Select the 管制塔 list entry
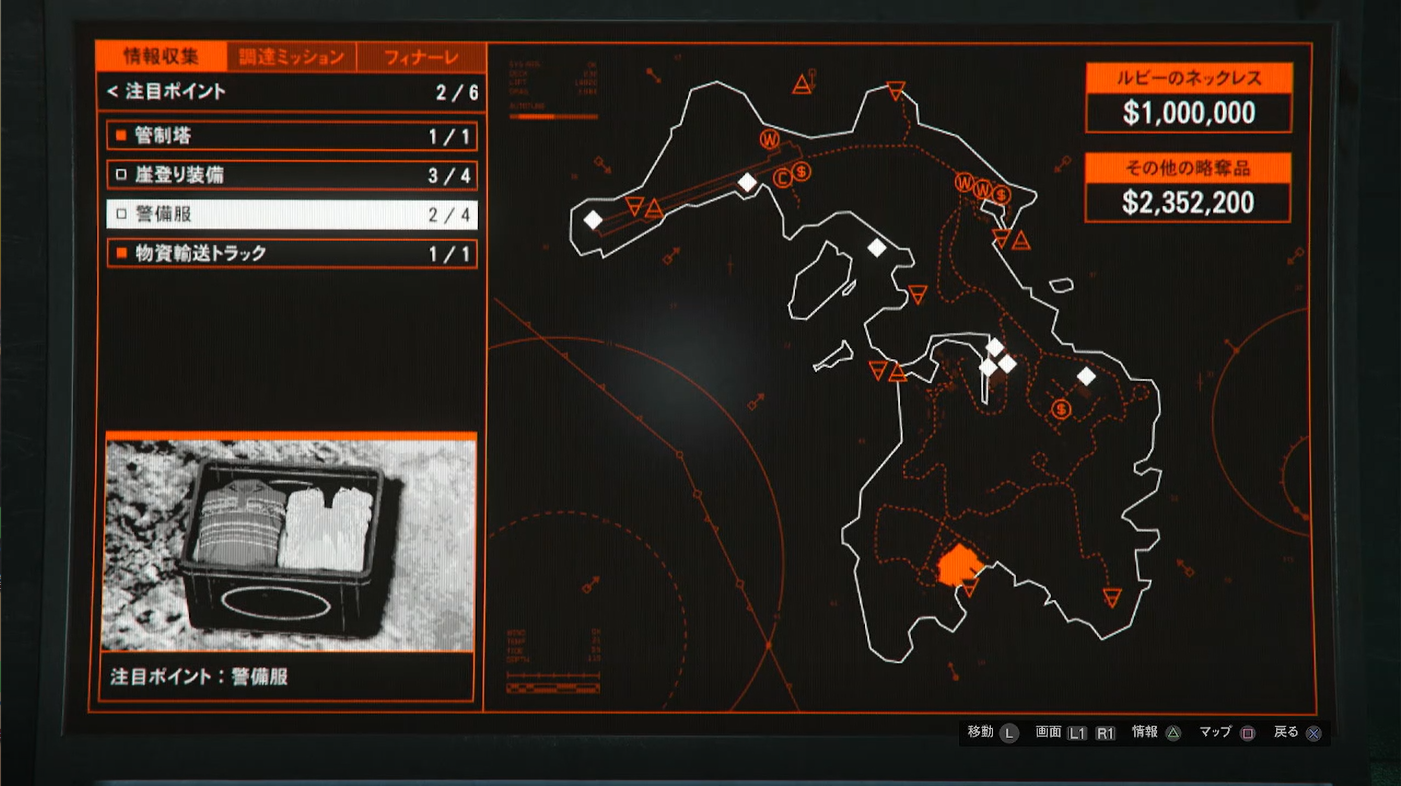The width and height of the screenshot is (1401, 786). pos(291,136)
